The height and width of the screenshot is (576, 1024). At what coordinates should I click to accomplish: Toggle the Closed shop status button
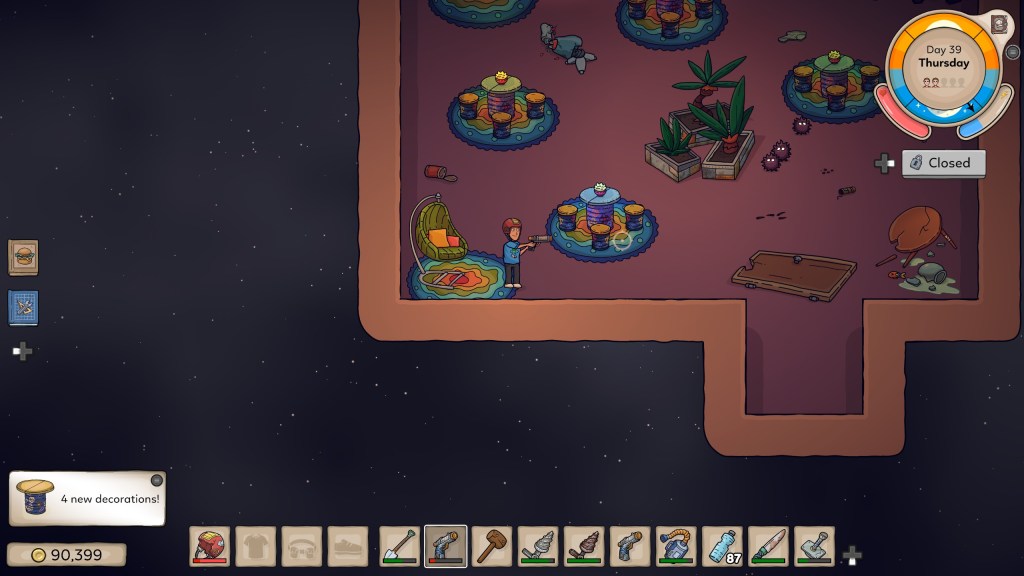point(943,163)
